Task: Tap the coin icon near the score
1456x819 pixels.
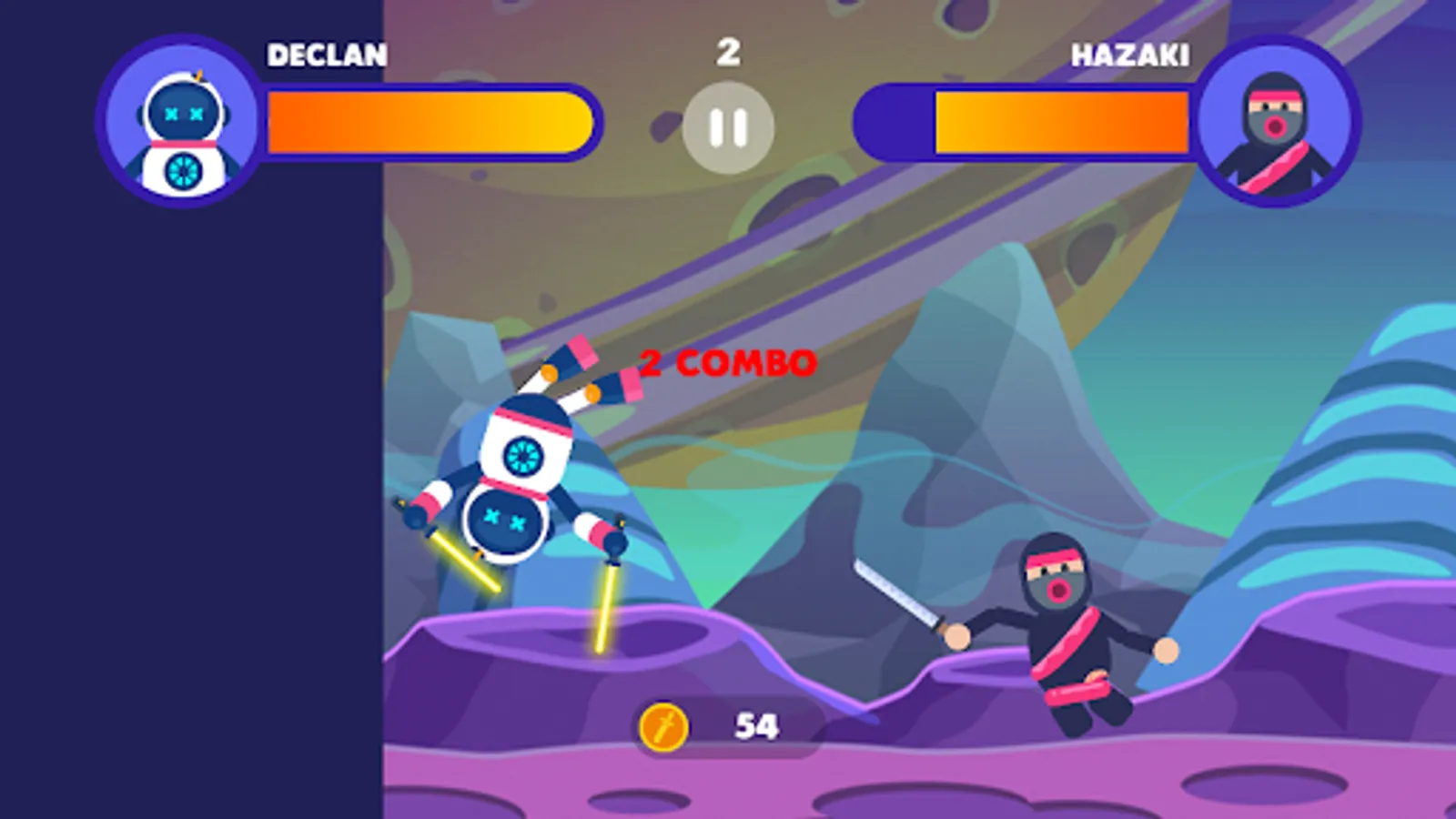Action: pyautogui.click(x=665, y=724)
